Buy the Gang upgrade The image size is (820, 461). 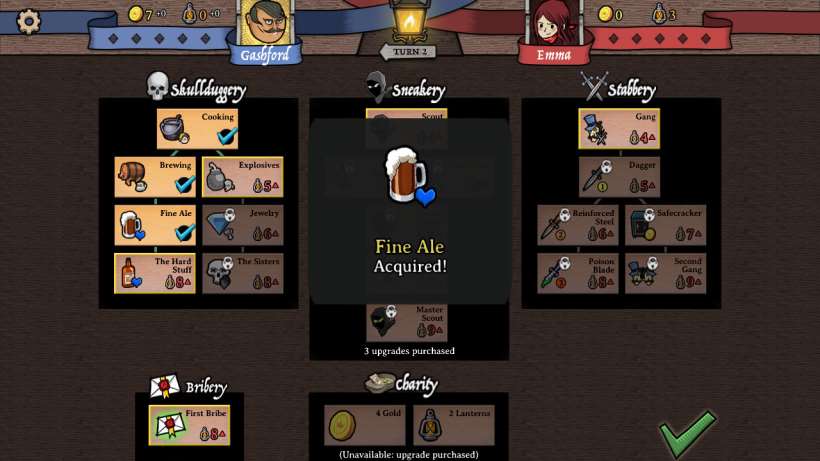point(619,129)
